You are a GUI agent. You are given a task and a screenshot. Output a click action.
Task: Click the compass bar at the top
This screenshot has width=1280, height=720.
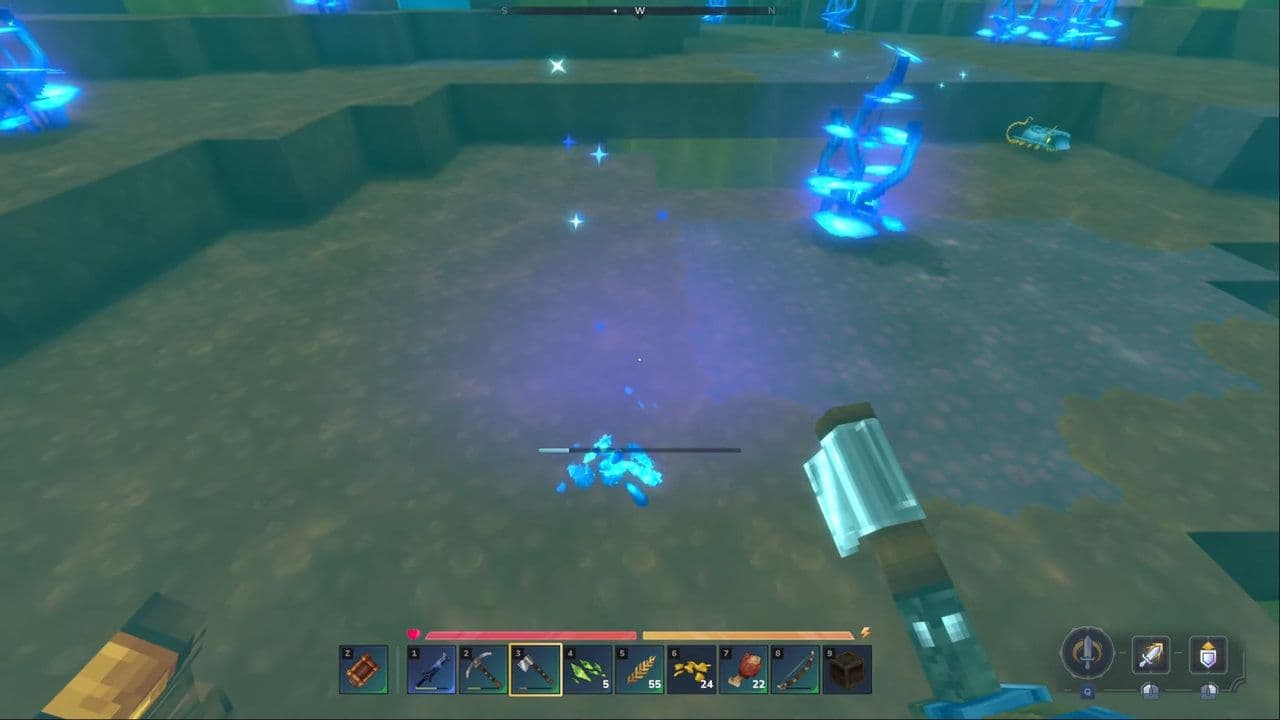pyautogui.click(x=639, y=11)
